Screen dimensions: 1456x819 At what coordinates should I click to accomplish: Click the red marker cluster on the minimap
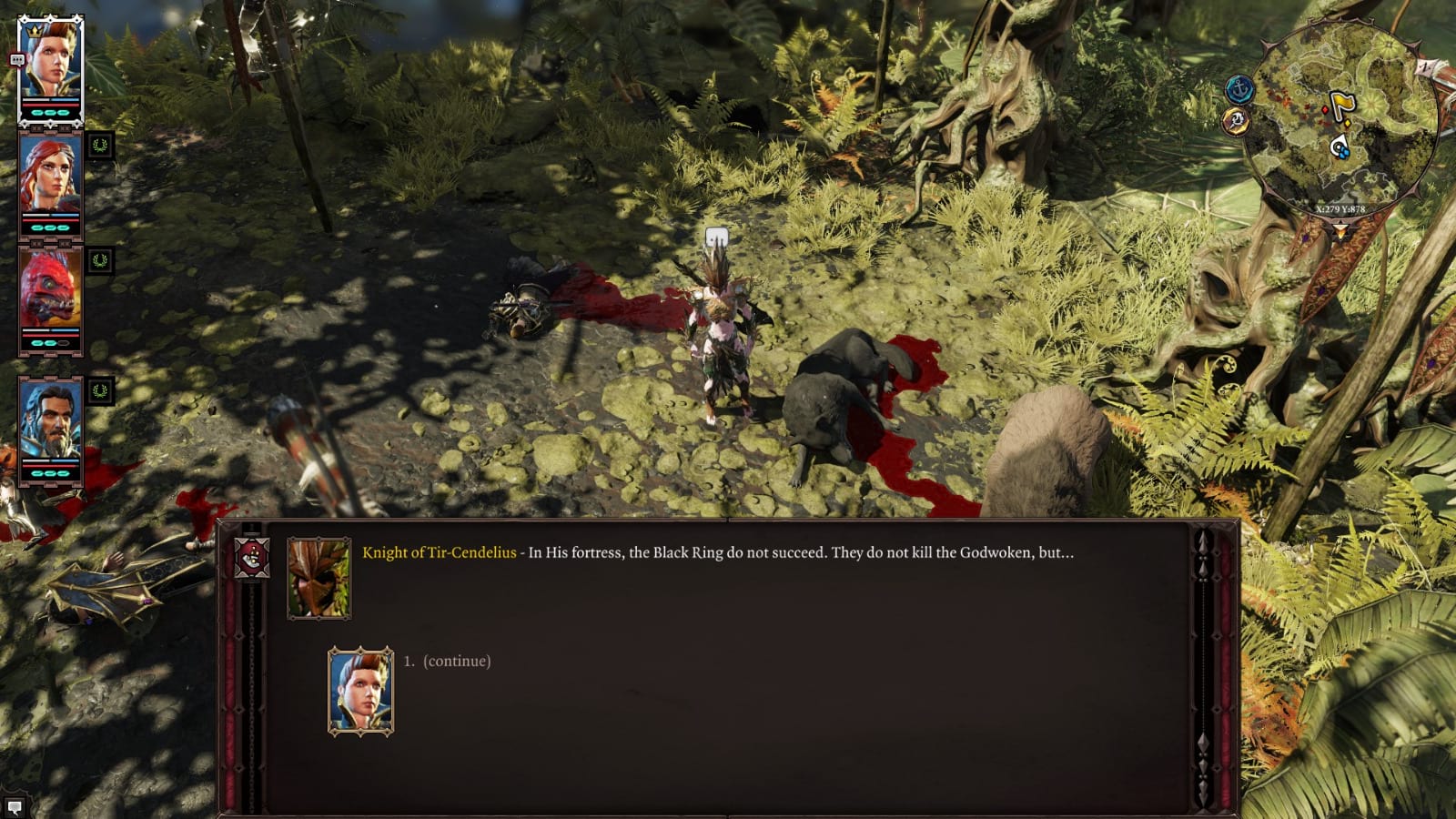coord(1285,96)
